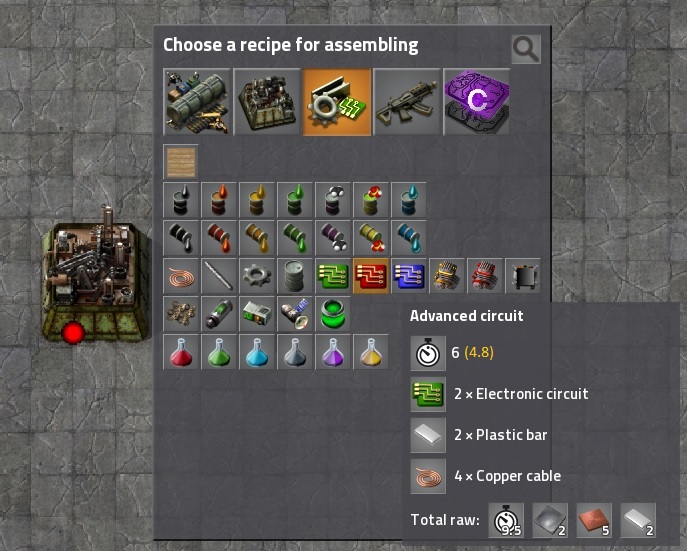The width and height of the screenshot is (687, 551).
Task: Open the Combat tab with the rifle
Action: tap(407, 101)
